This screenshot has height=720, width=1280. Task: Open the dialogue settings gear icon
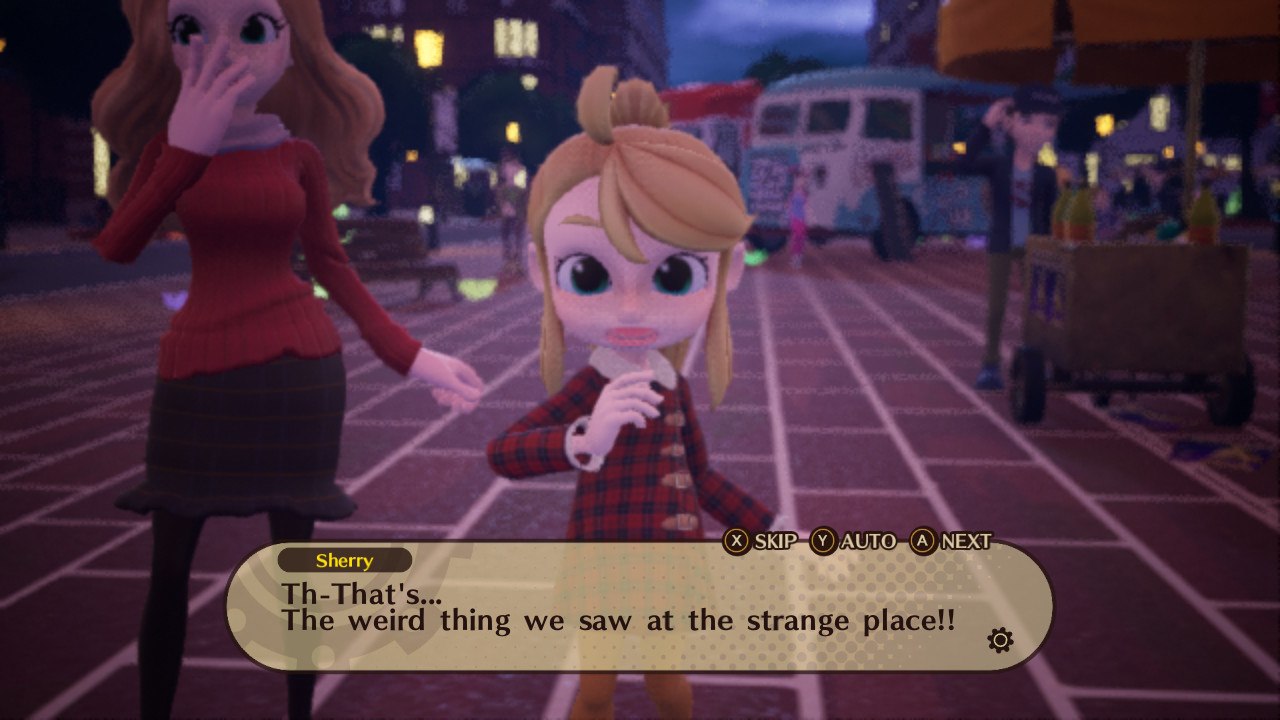pos(999,640)
